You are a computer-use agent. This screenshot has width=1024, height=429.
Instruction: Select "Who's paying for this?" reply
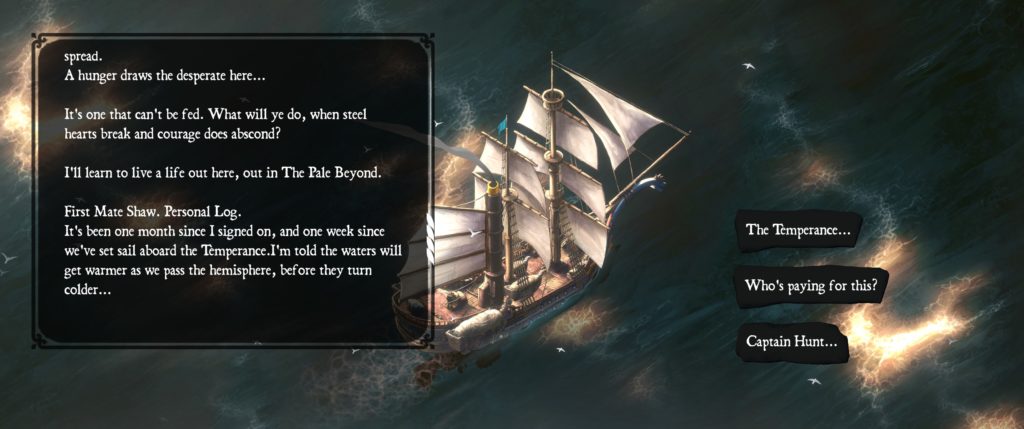(811, 286)
